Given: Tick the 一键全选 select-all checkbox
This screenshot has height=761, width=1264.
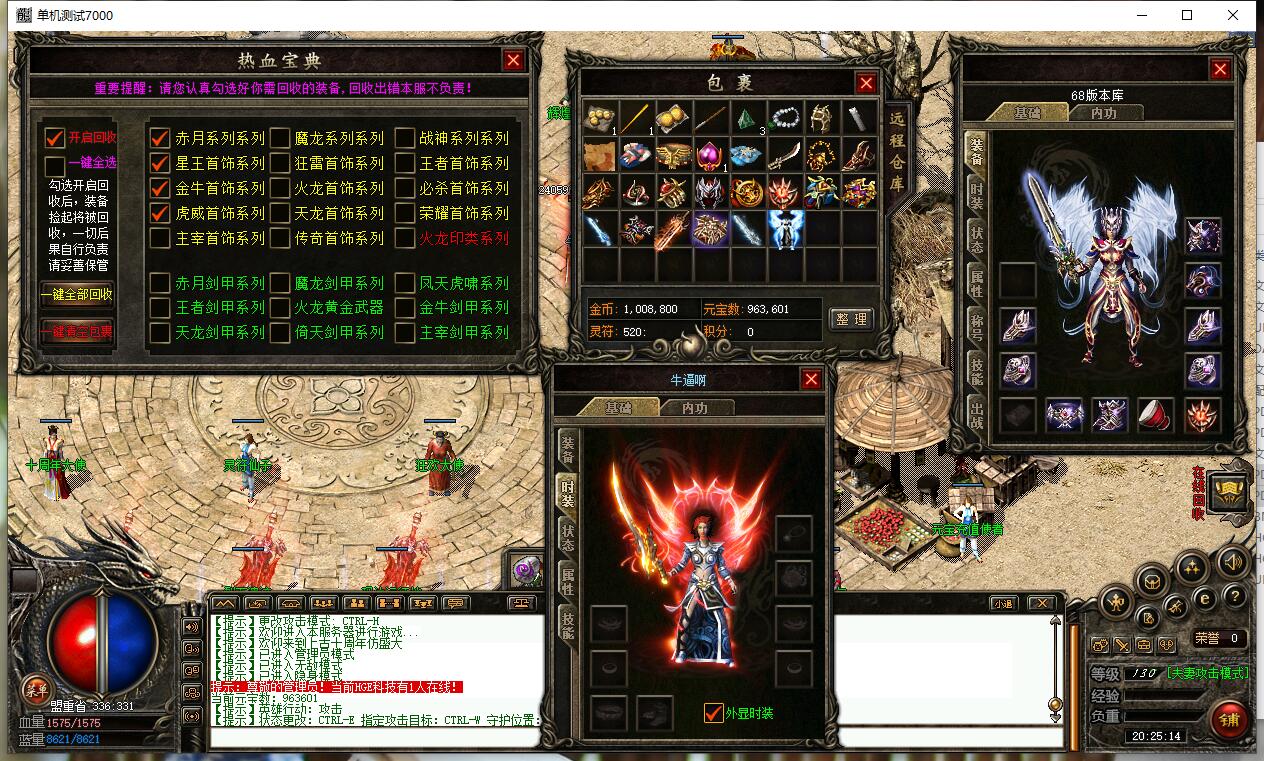Looking at the screenshot, I should point(55,163).
